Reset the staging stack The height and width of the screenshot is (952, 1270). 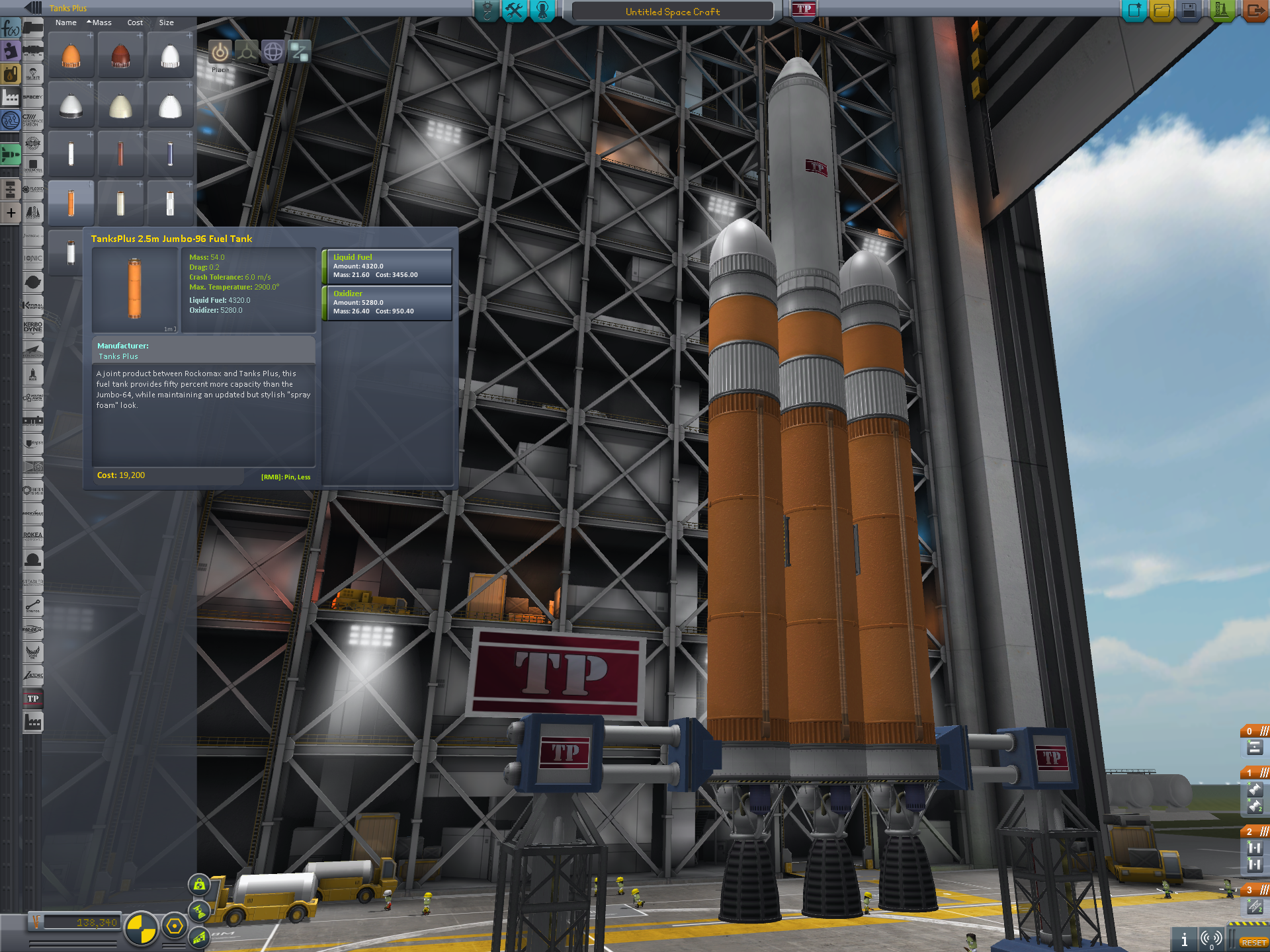[x=1253, y=943]
